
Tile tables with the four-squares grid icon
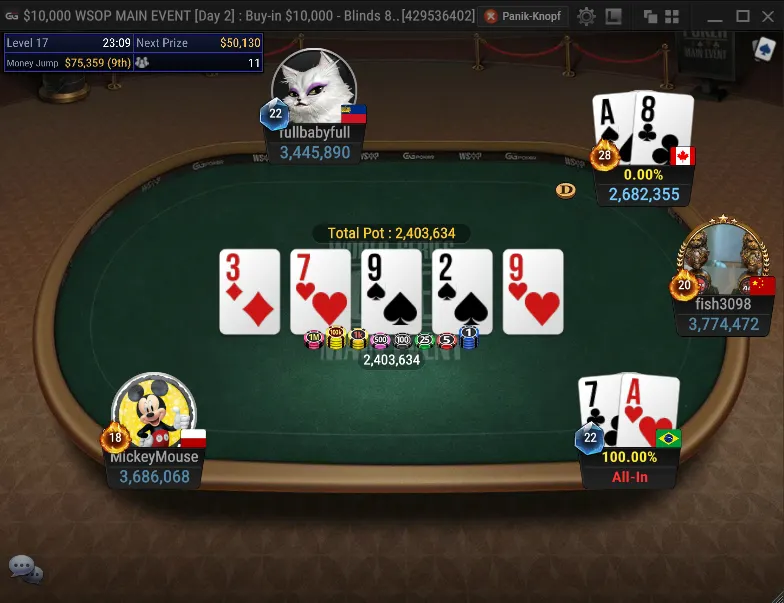point(674,16)
